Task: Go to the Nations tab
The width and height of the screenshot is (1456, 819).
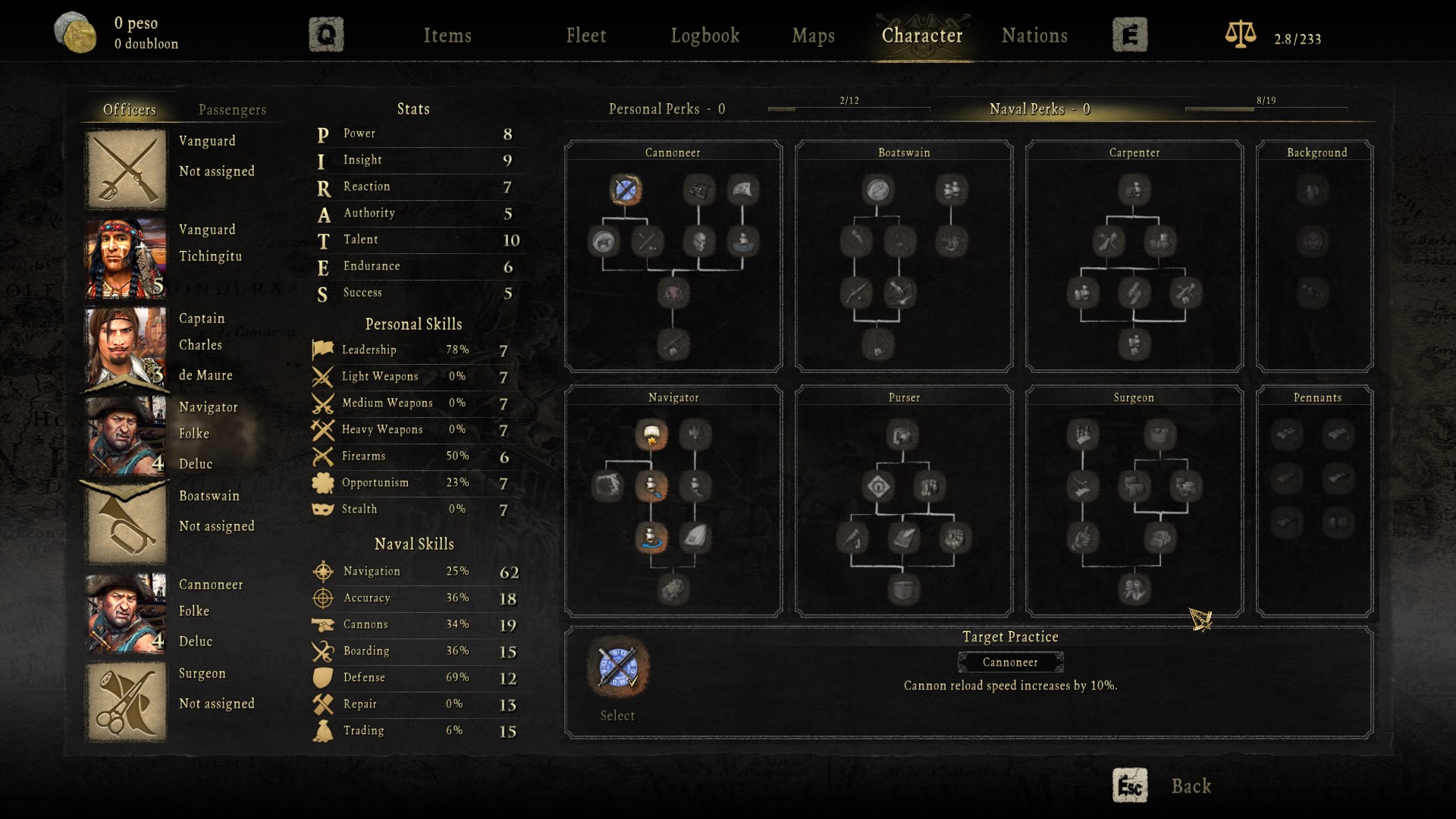Action: (x=1034, y=36)
